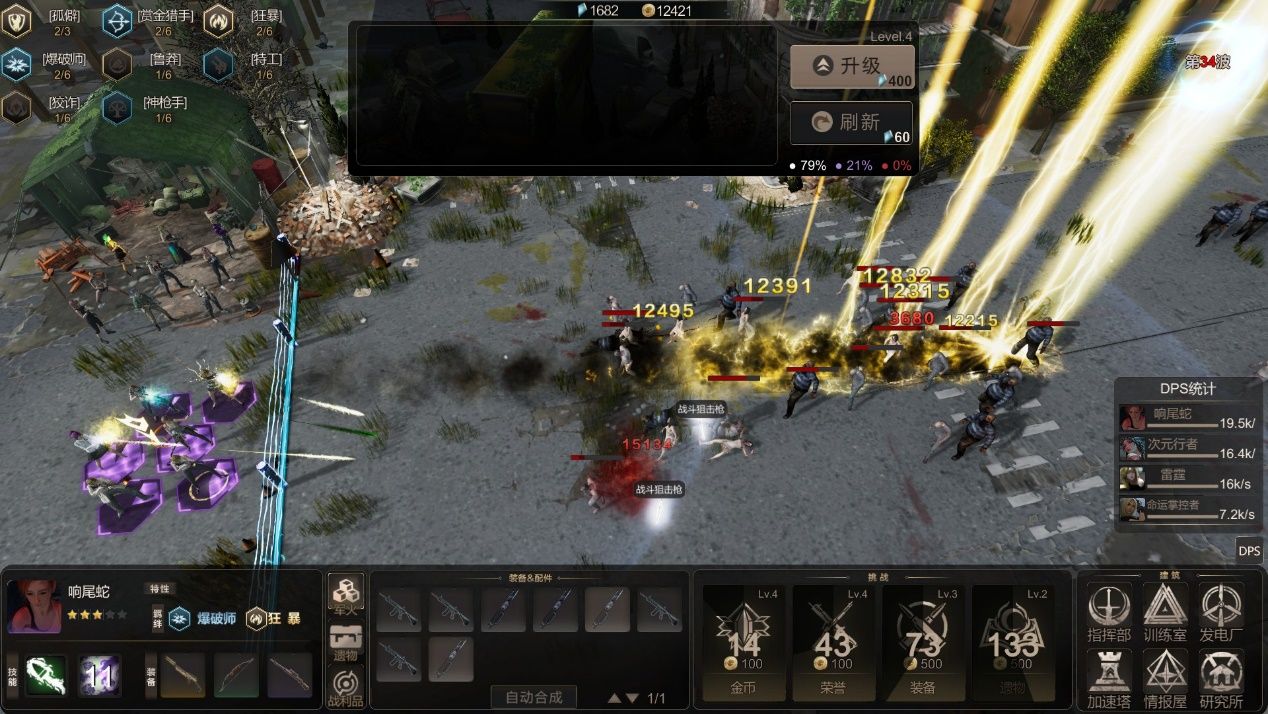Viewport: 1268px width, 714px height.
Task: Toggle the DPS statistics panel button
Action: click(1249, 550)
